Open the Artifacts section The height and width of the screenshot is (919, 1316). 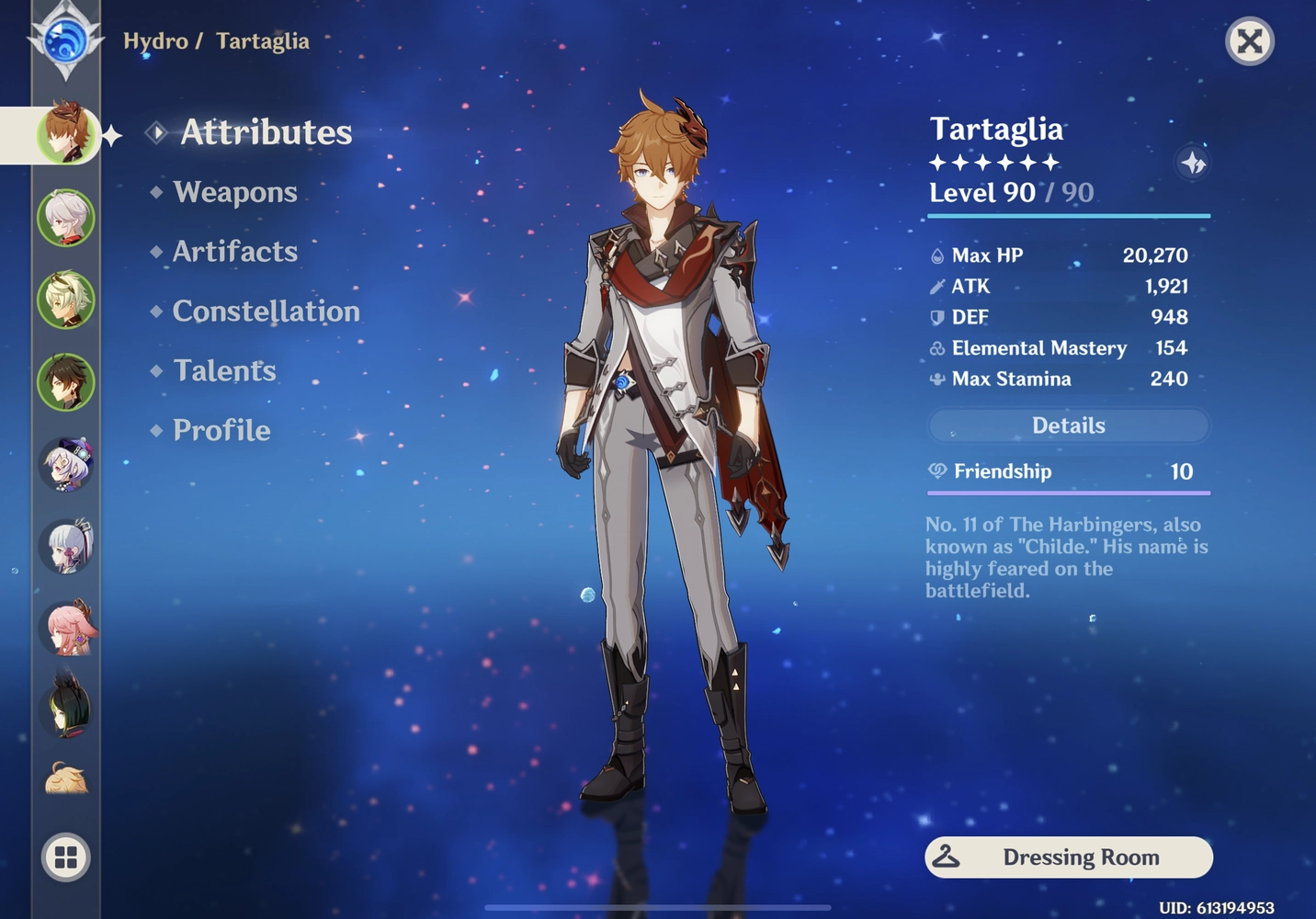234,251
